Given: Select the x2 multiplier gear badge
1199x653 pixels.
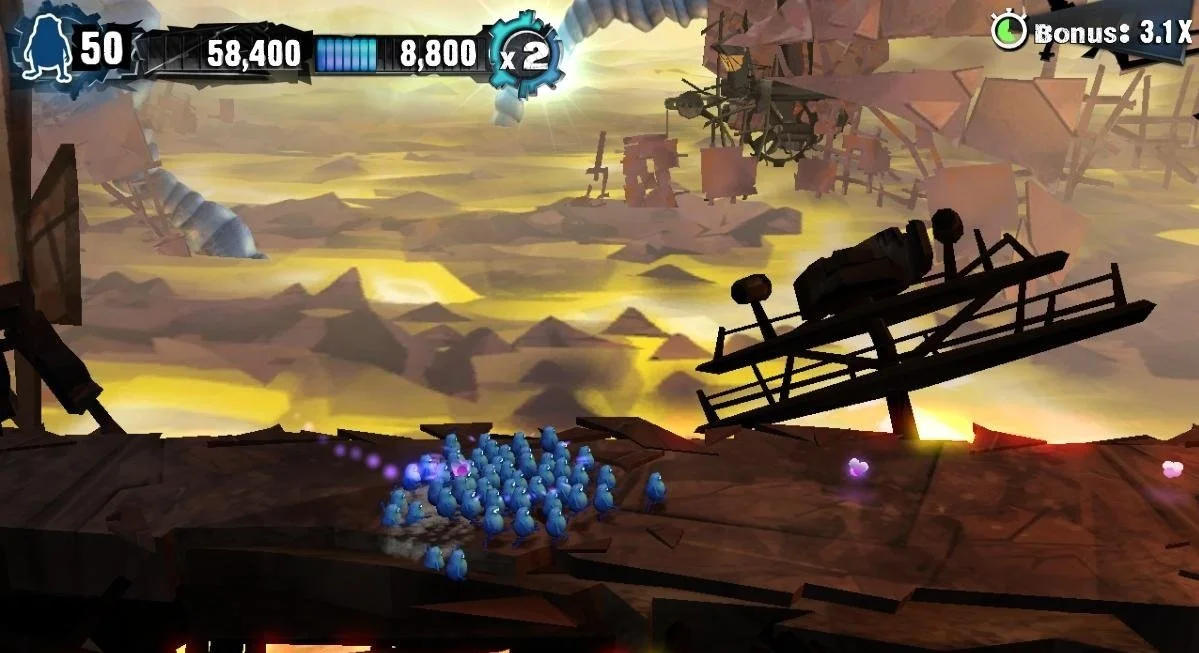Looking at the screenshot, I should 525,54.
